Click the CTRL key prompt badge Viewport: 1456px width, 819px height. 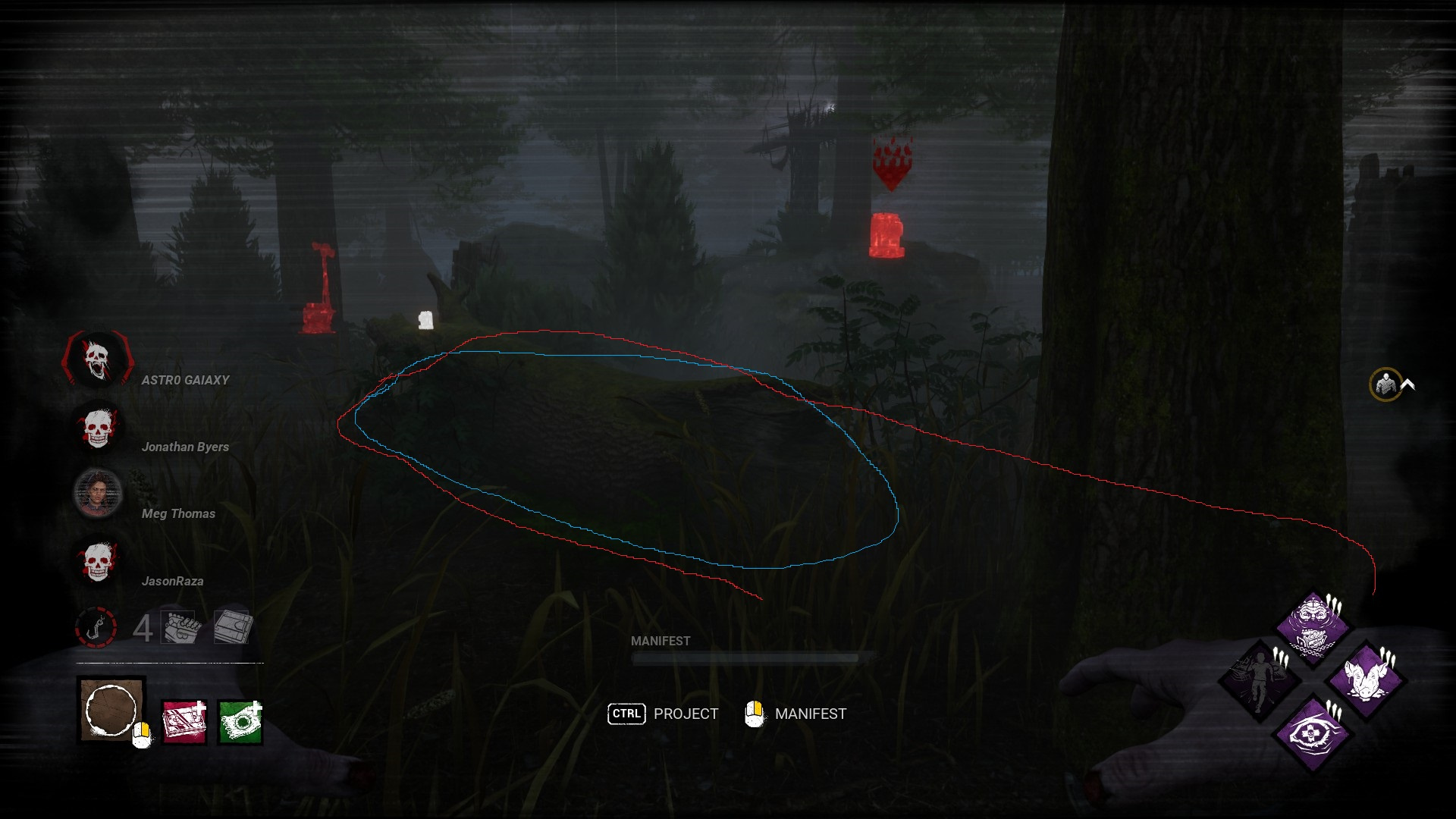point(626,714)
